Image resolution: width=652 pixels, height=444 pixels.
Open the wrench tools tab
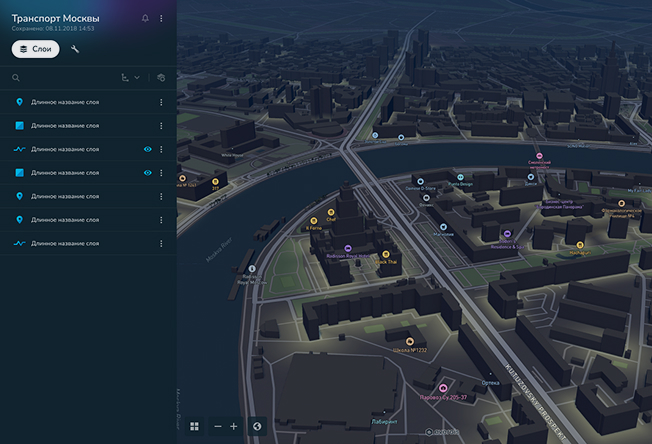[x=75, y=49]
